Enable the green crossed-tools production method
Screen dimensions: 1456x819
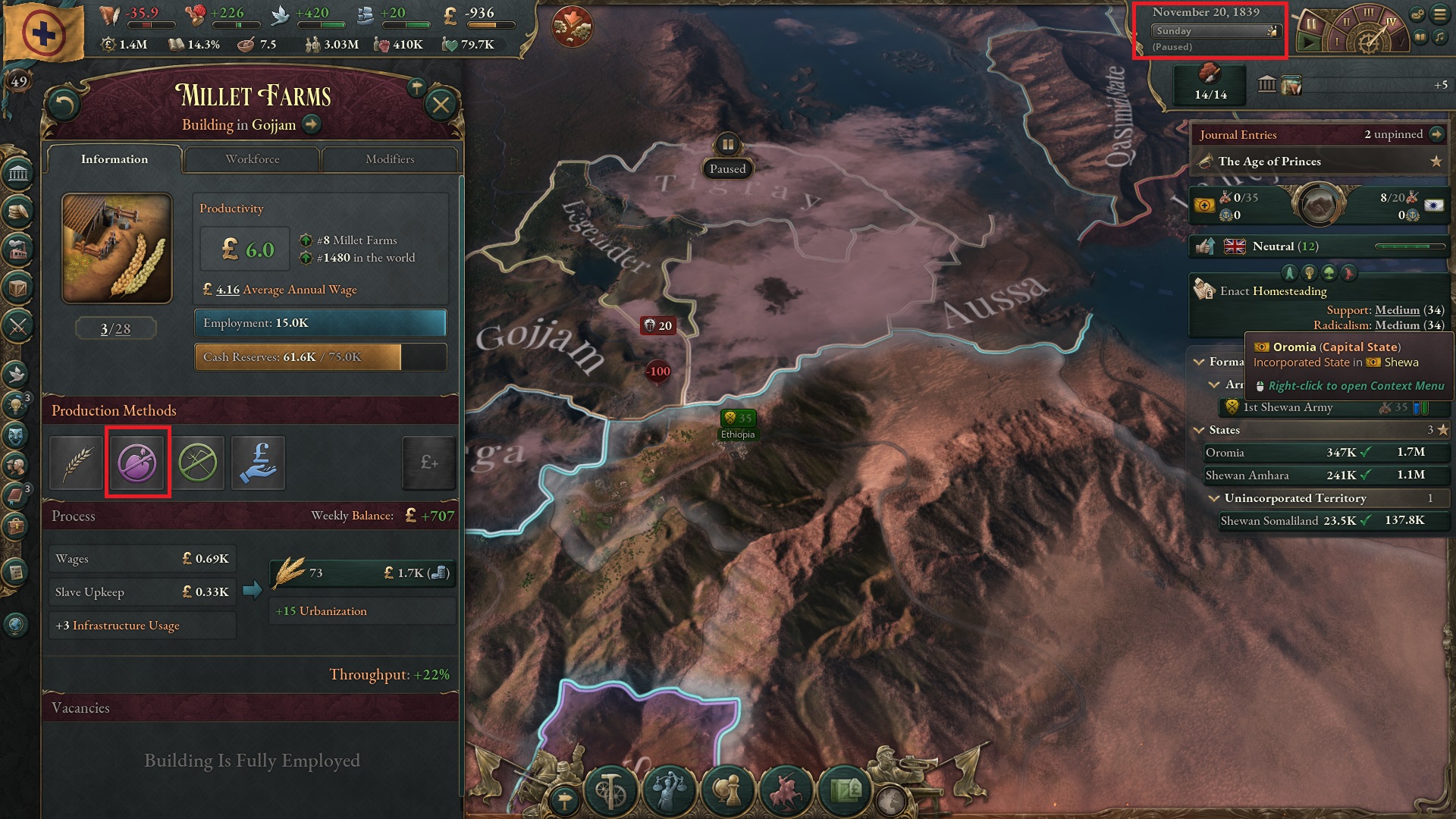pyautogui.click(x=199, y=463)
